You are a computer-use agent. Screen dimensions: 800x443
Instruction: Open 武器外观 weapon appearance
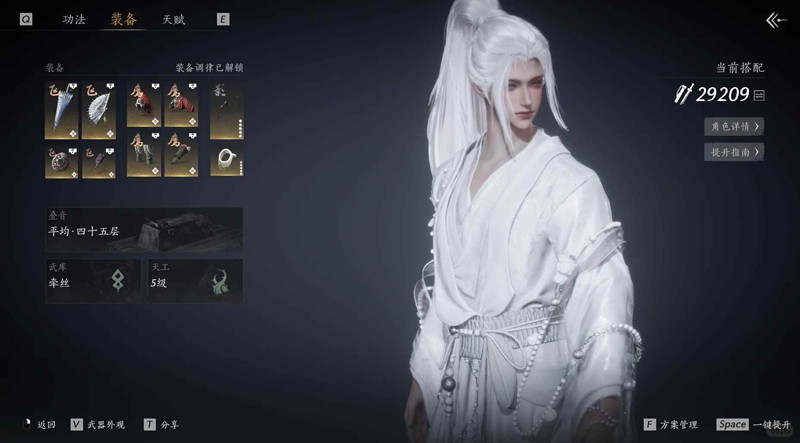coord(97,424)
